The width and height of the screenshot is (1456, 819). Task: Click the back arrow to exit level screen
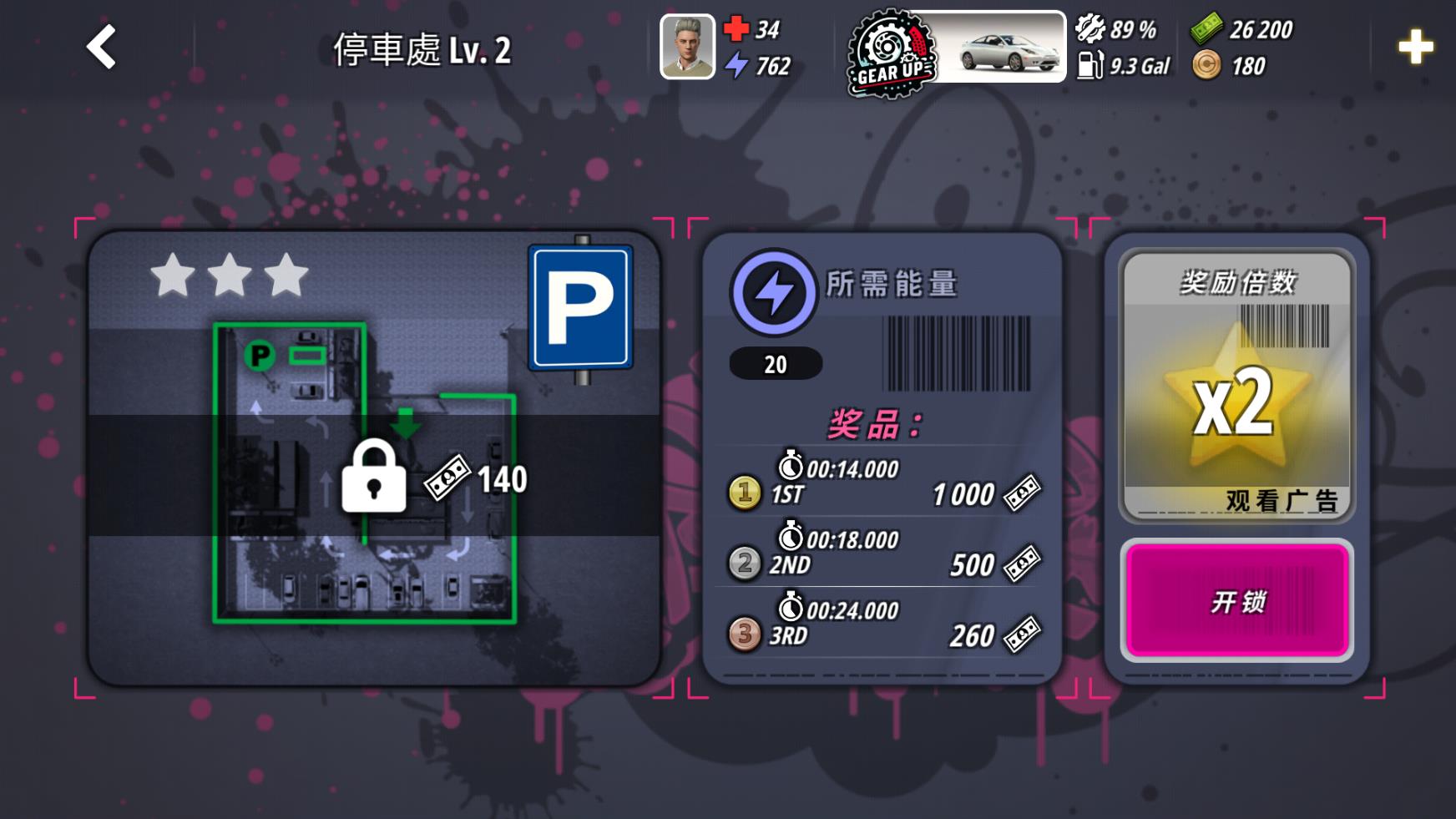tap(100, 48)
